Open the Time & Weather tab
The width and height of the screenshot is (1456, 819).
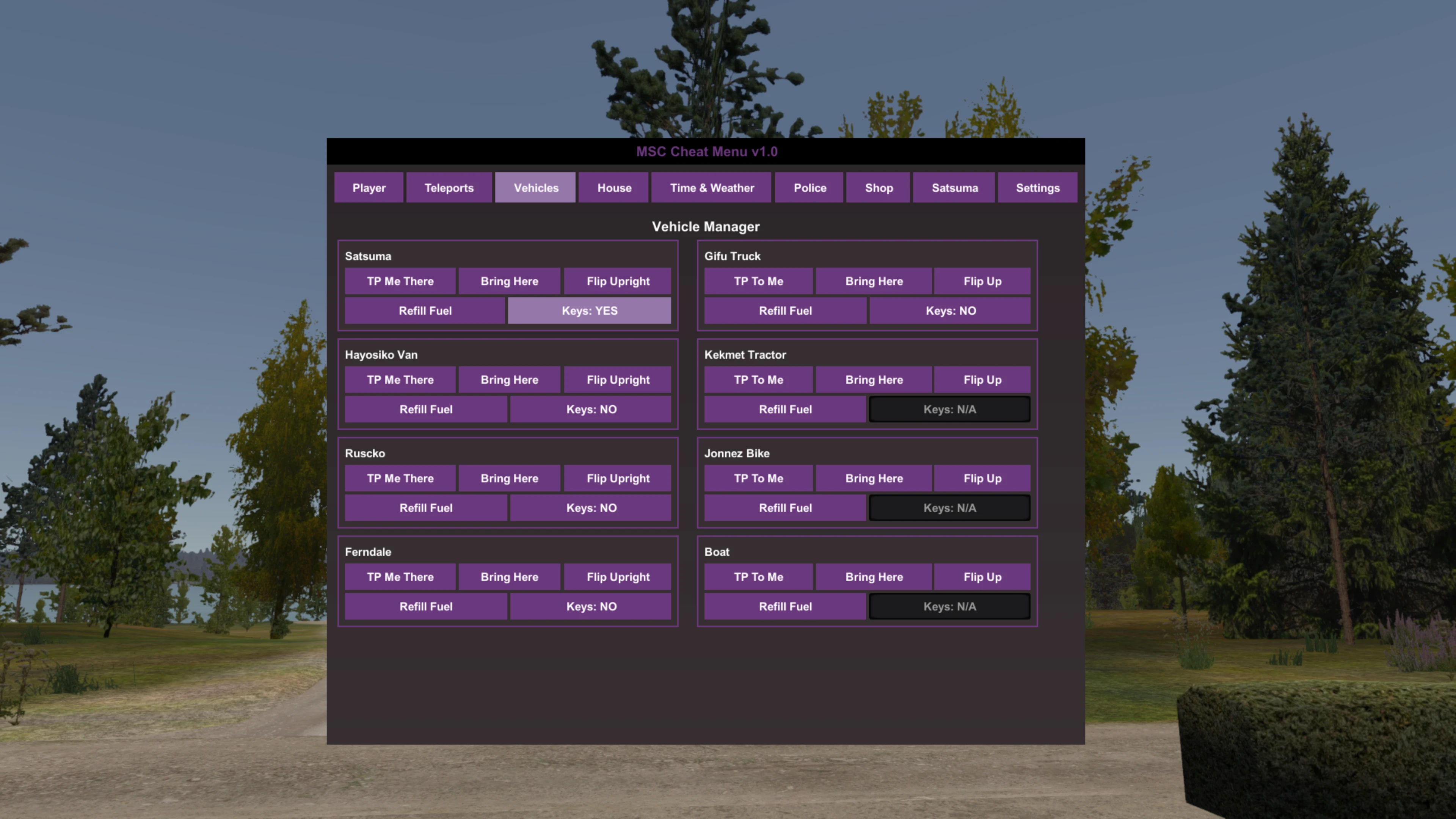711,188
